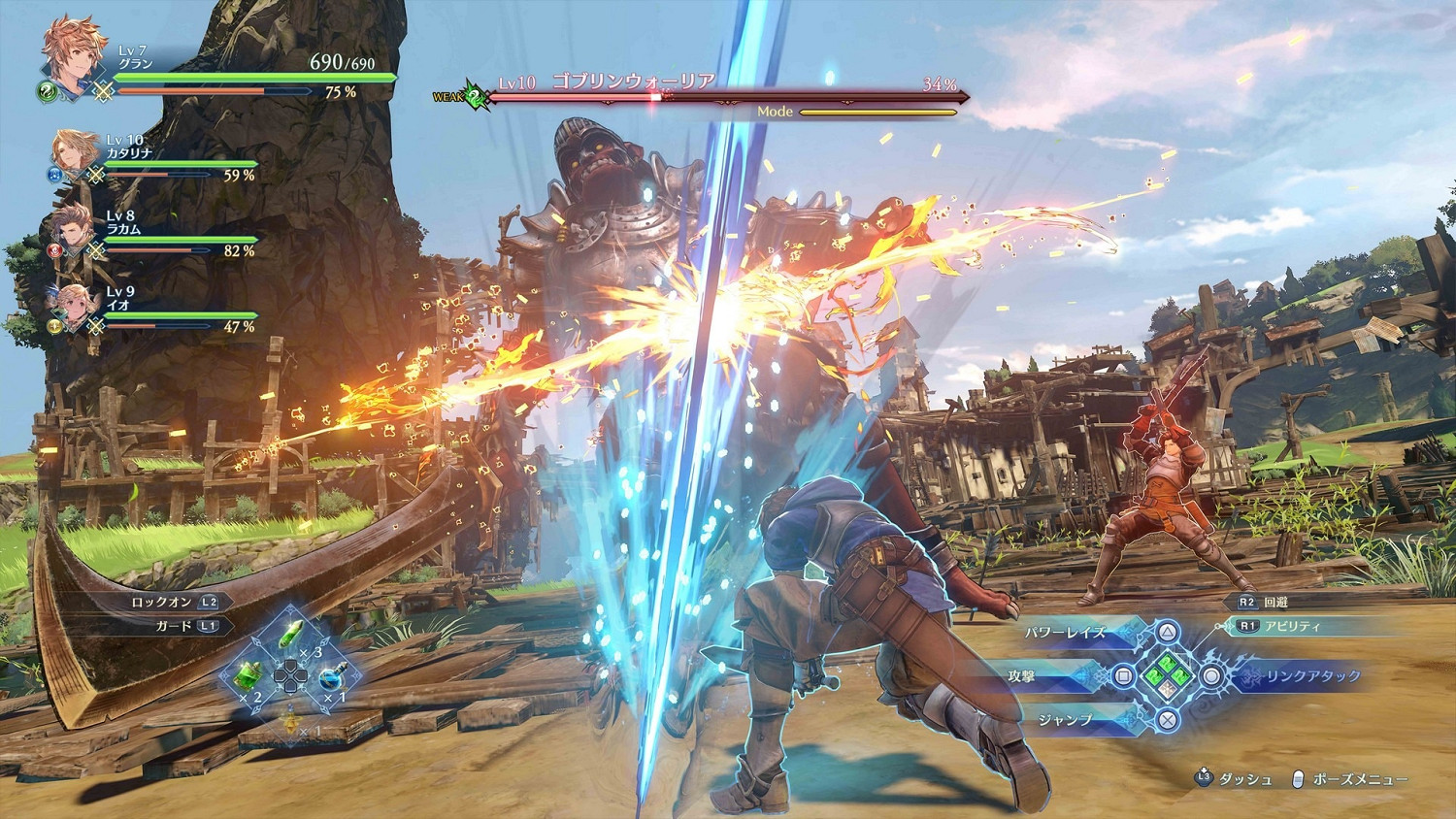The image size is (1456, 819).
Task: Click Io's yellow element emblem icon
Action: pos(55,325)
